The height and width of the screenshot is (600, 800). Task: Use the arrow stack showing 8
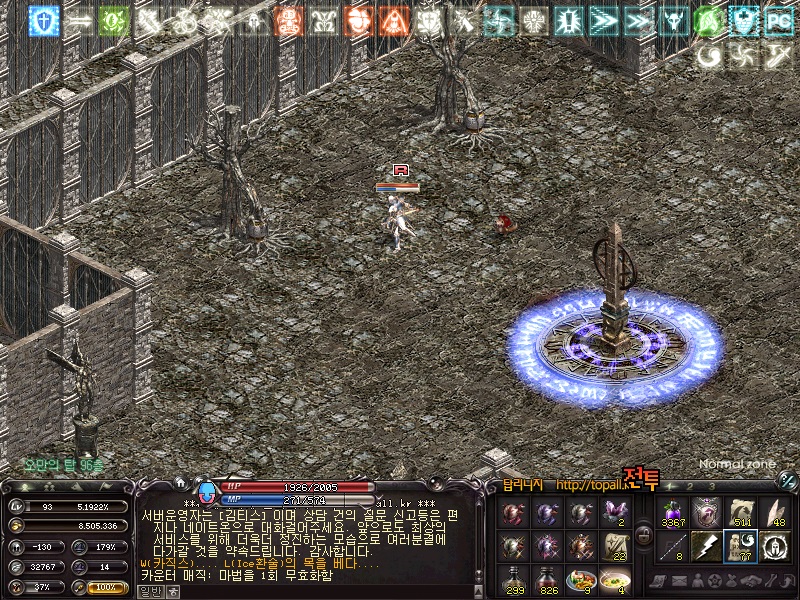click(674, 546)
